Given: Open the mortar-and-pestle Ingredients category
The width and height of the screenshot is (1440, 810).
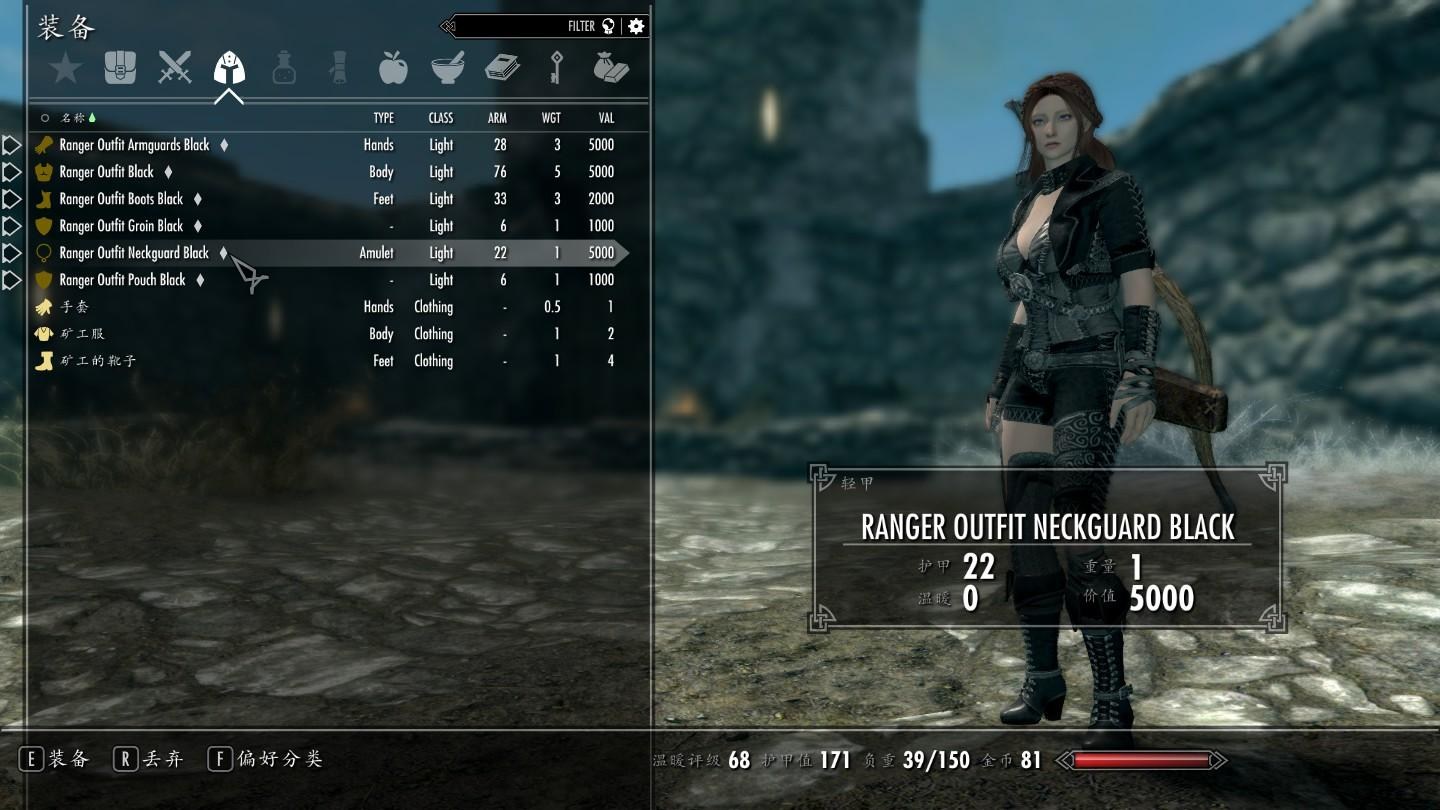Looking at the screenshot, I should point(447,70).
